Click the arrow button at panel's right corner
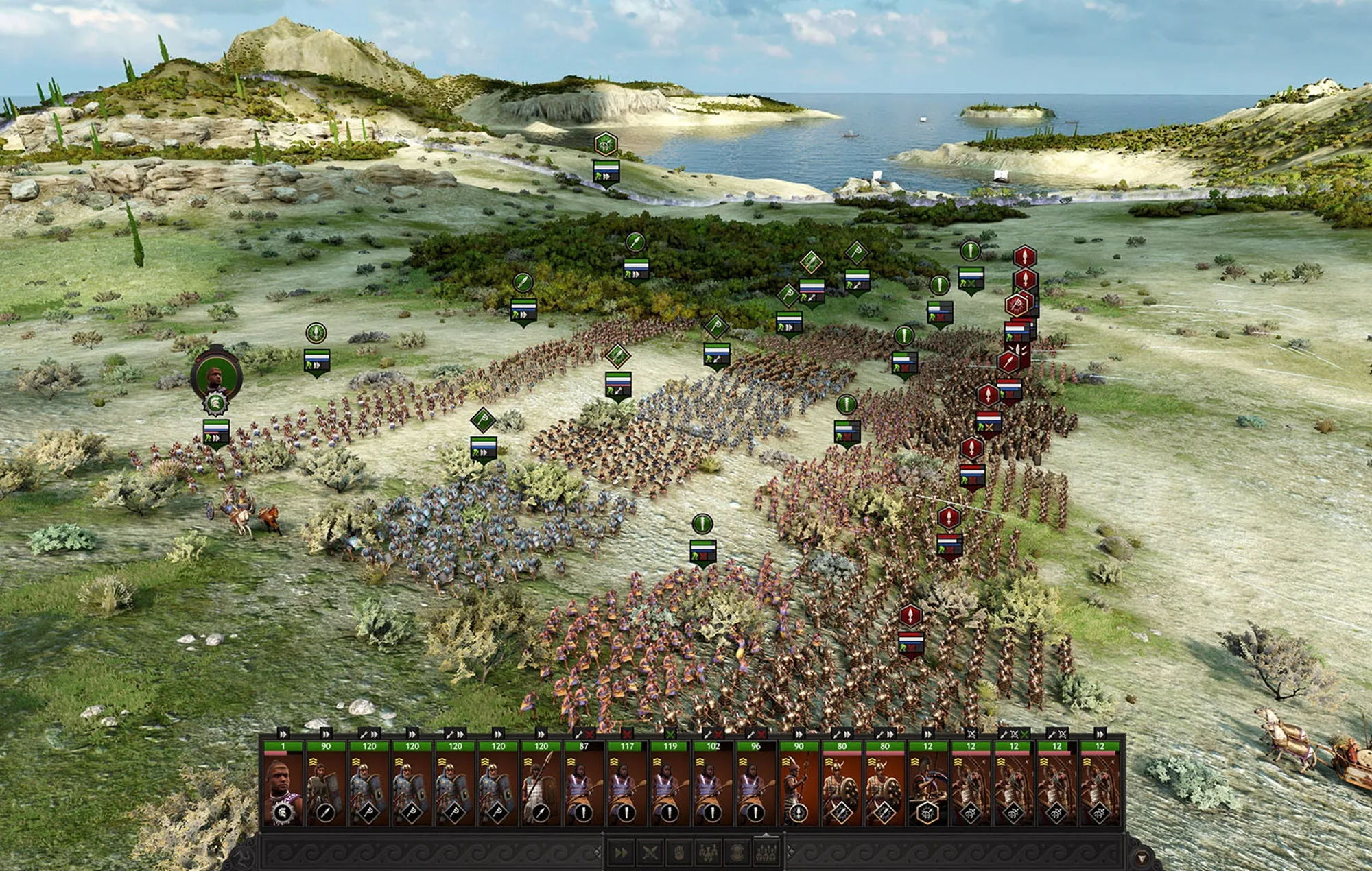Screen dimensions: 1372x871 (x=1141, y=858)
